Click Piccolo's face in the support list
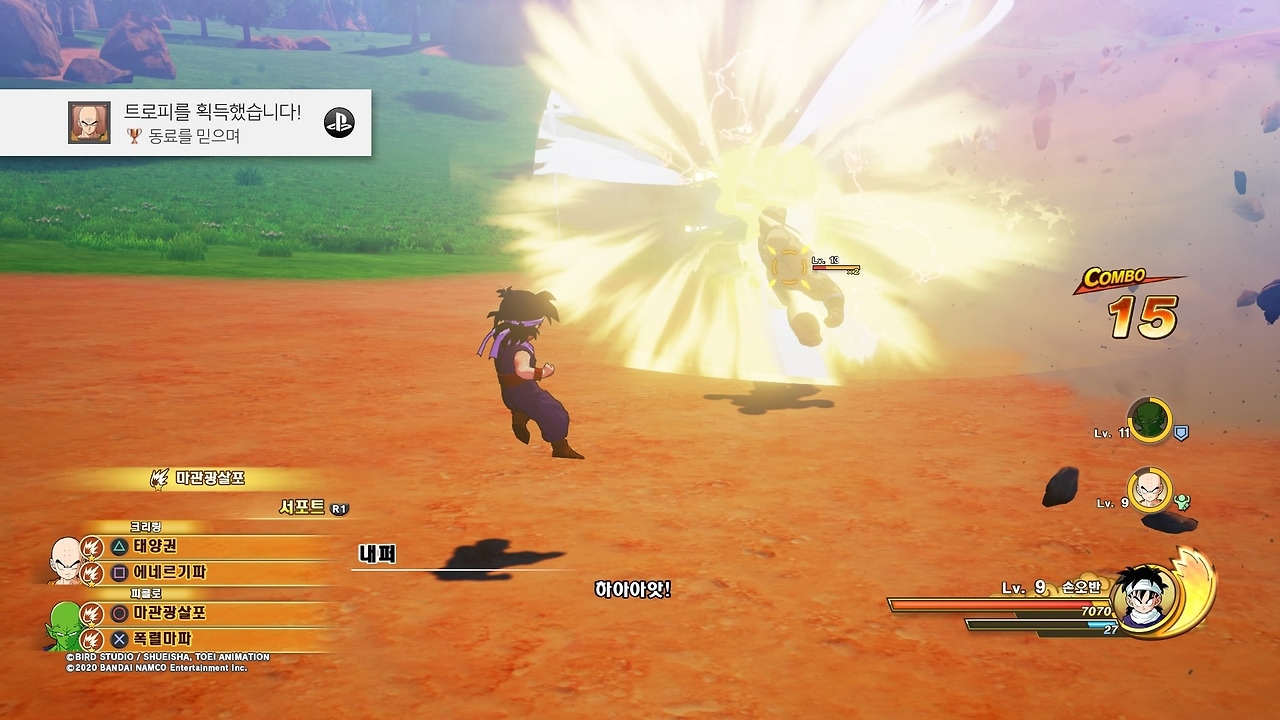Viewport: 1280px width, 720px height. pyautogui.click(x=62, y=623)
